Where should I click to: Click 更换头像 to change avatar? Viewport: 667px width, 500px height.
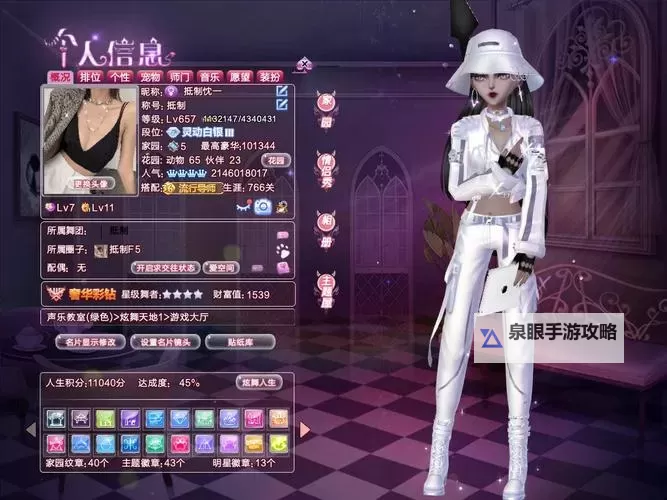(x=93, y=184)
